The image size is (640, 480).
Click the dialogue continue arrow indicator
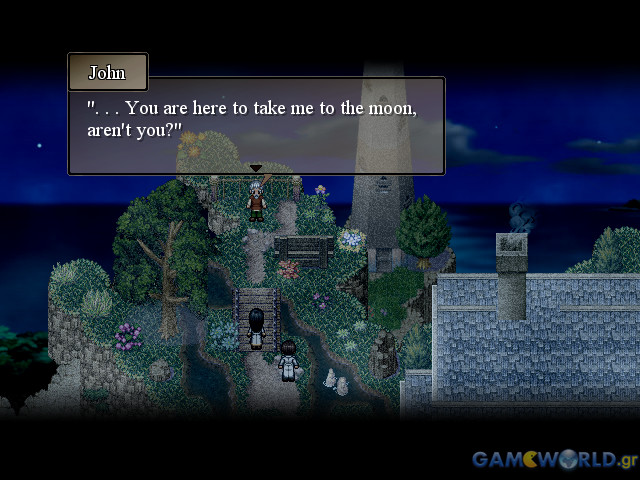tap(256, 168)
